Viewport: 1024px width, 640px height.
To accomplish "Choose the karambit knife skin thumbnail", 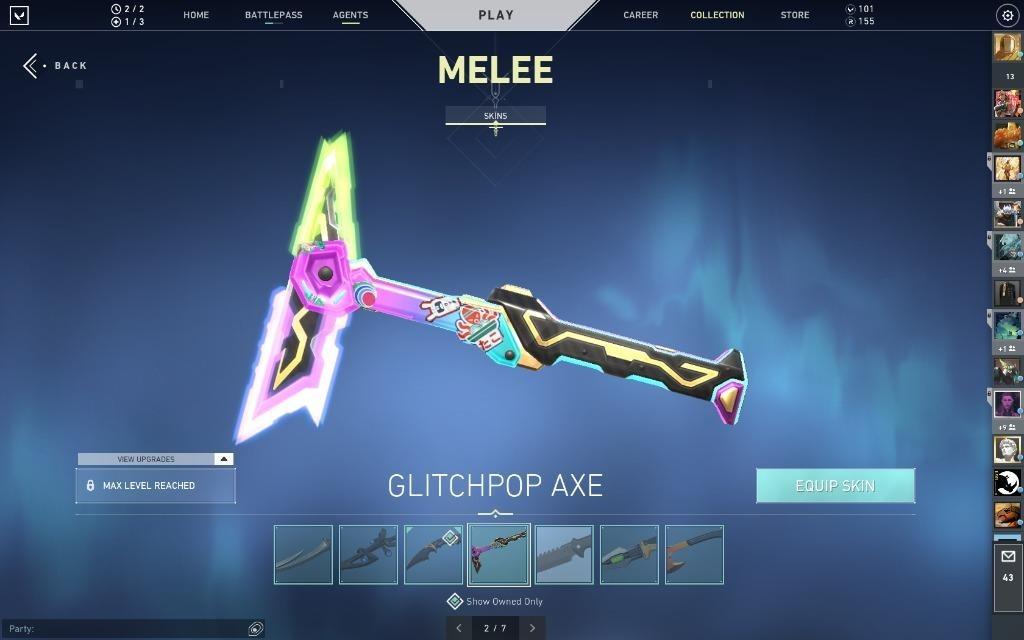I will point(433,555).
